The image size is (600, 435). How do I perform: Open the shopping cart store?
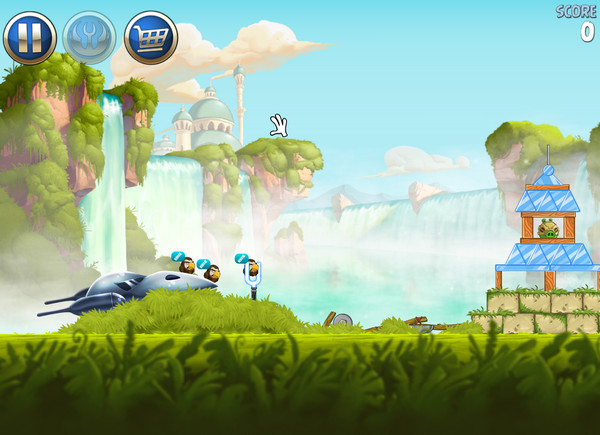point(150,37)
